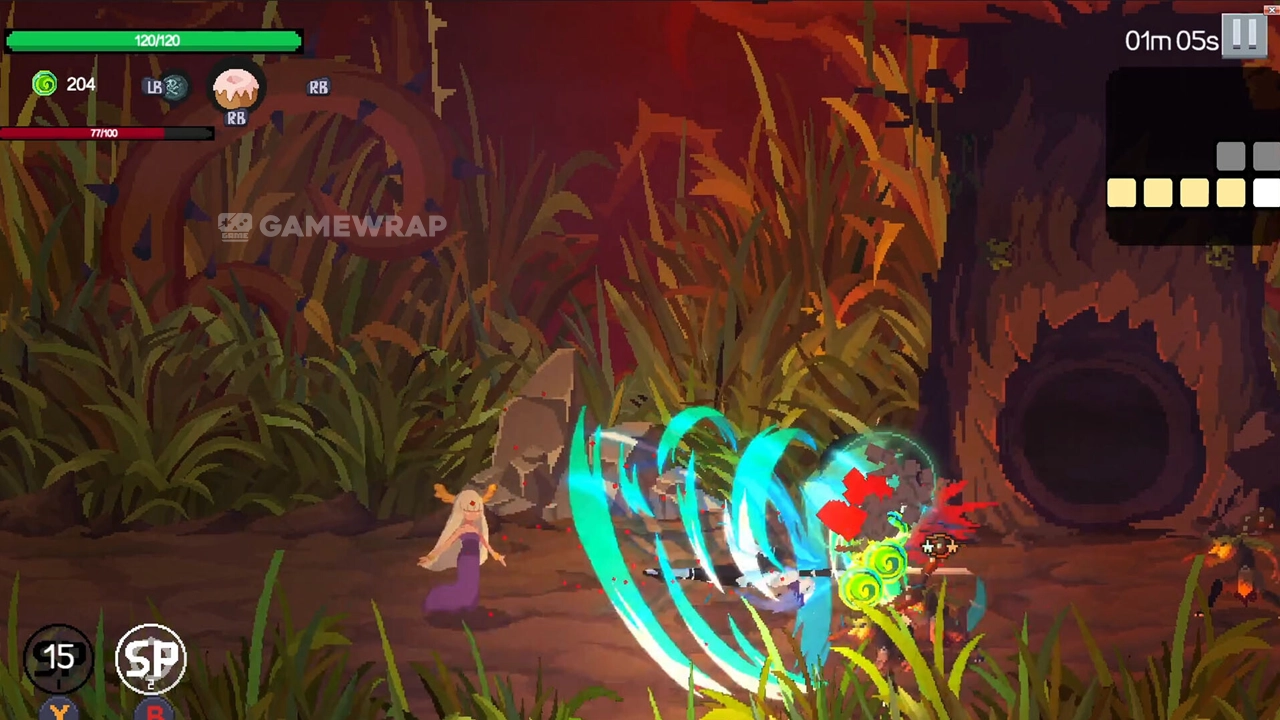Image resolution: width=1280 pixels, height=720 pixels.
Task: Use the pink frosted cupcake item
Action: (x=236, y=88)
